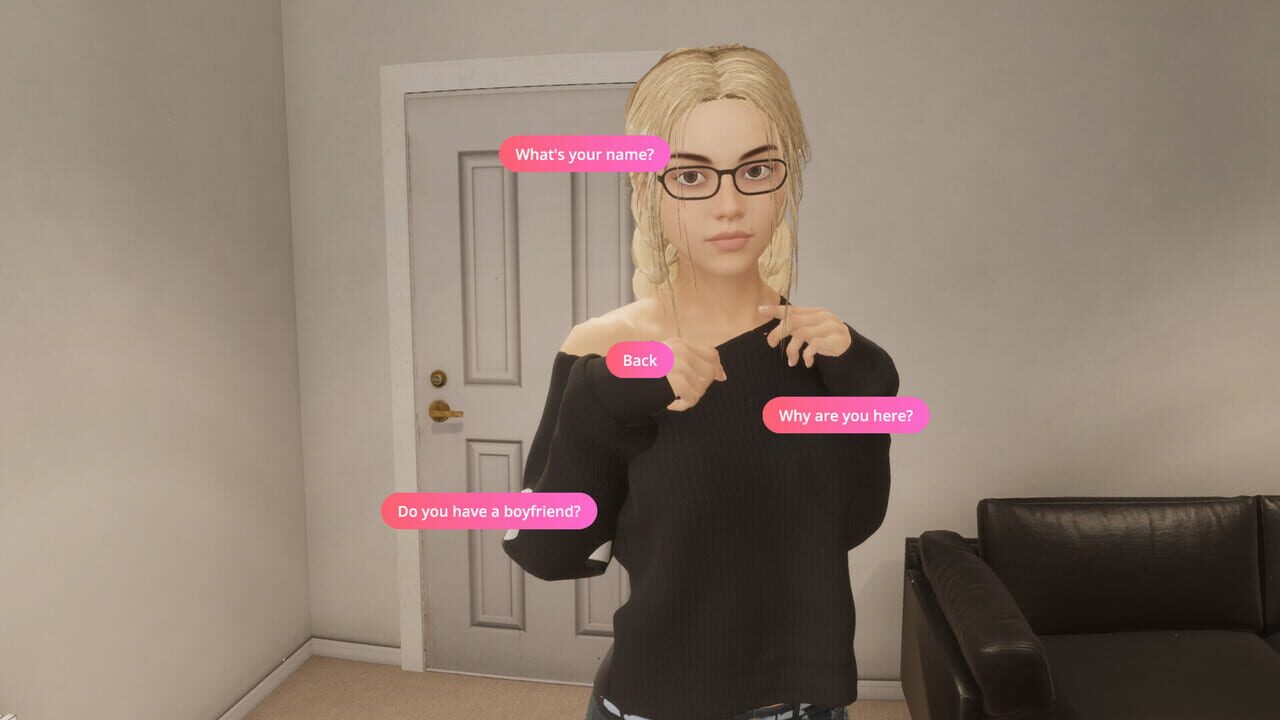The height and width of the screenshot is (720, 1280).
Task: Click on the character's glasses
Action: click(725, 175)
